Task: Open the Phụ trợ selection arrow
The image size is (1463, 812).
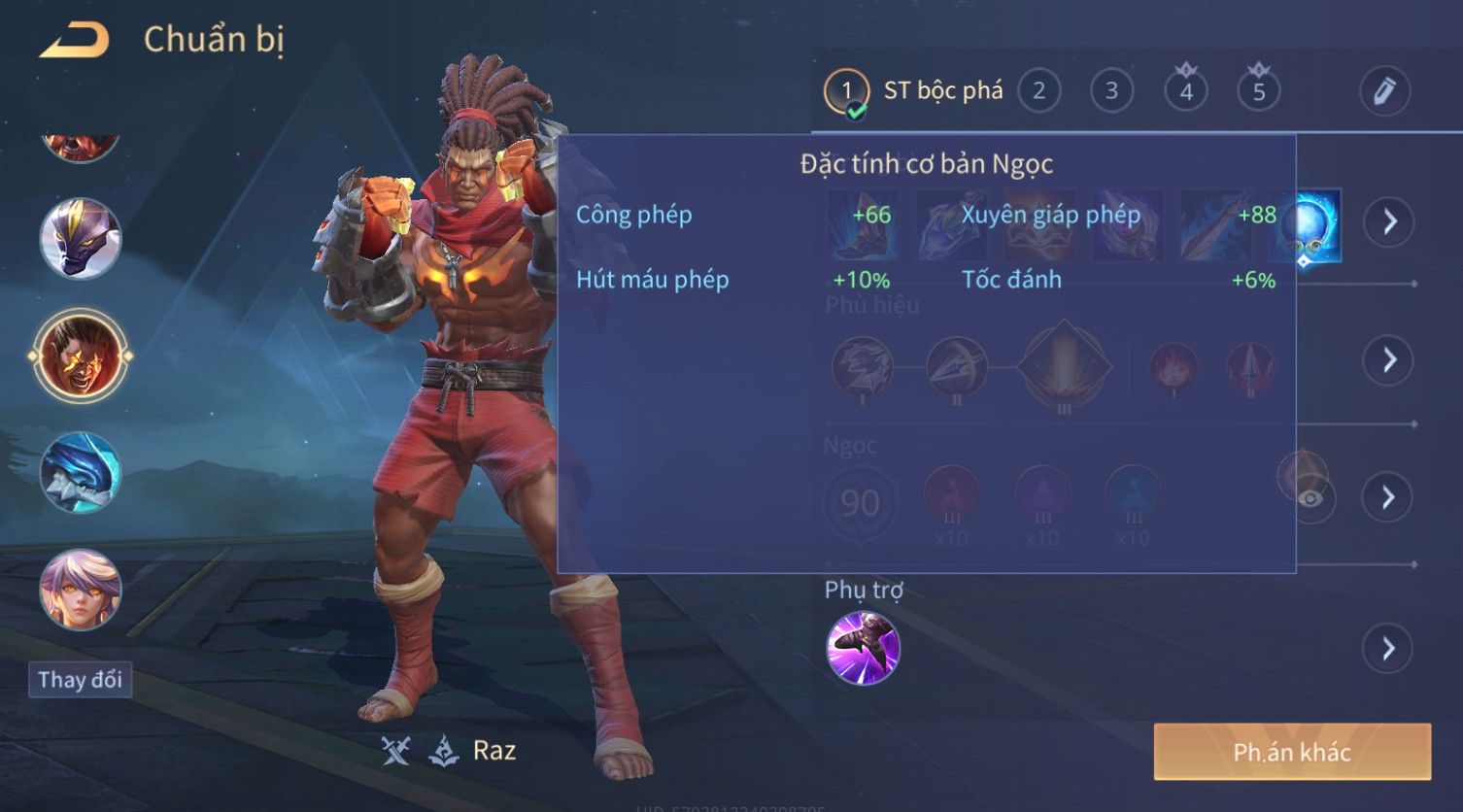Action: point(1389,648)
